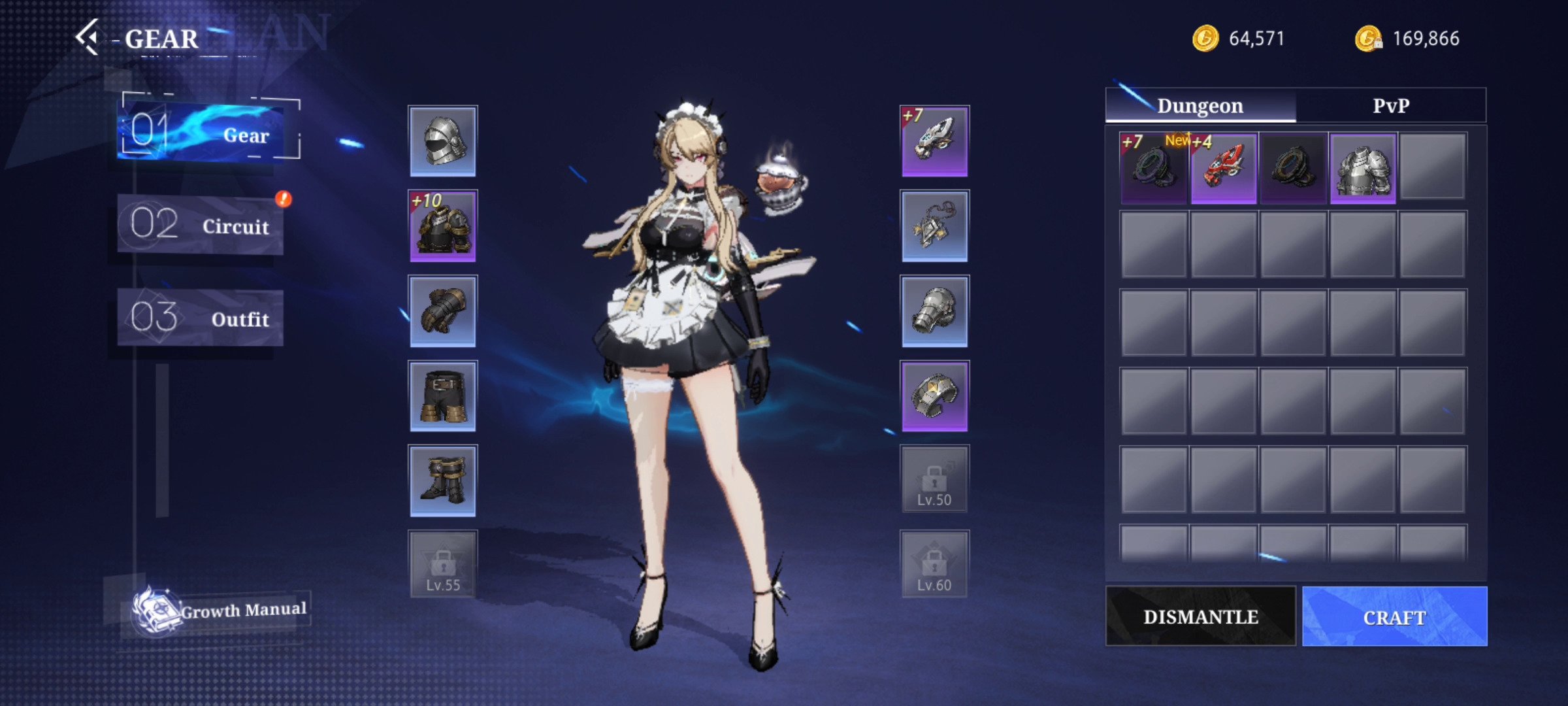Image resolution: width=1568 pixels, height=706 pixels.
Task: Open the Craft menu
Action: coord(1394,616)
